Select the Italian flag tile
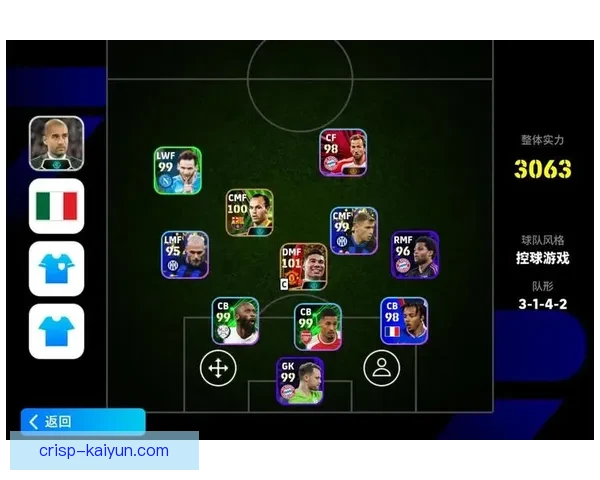Image resolution: width=600 pixels, height=480 pixels. click(56, 206)
